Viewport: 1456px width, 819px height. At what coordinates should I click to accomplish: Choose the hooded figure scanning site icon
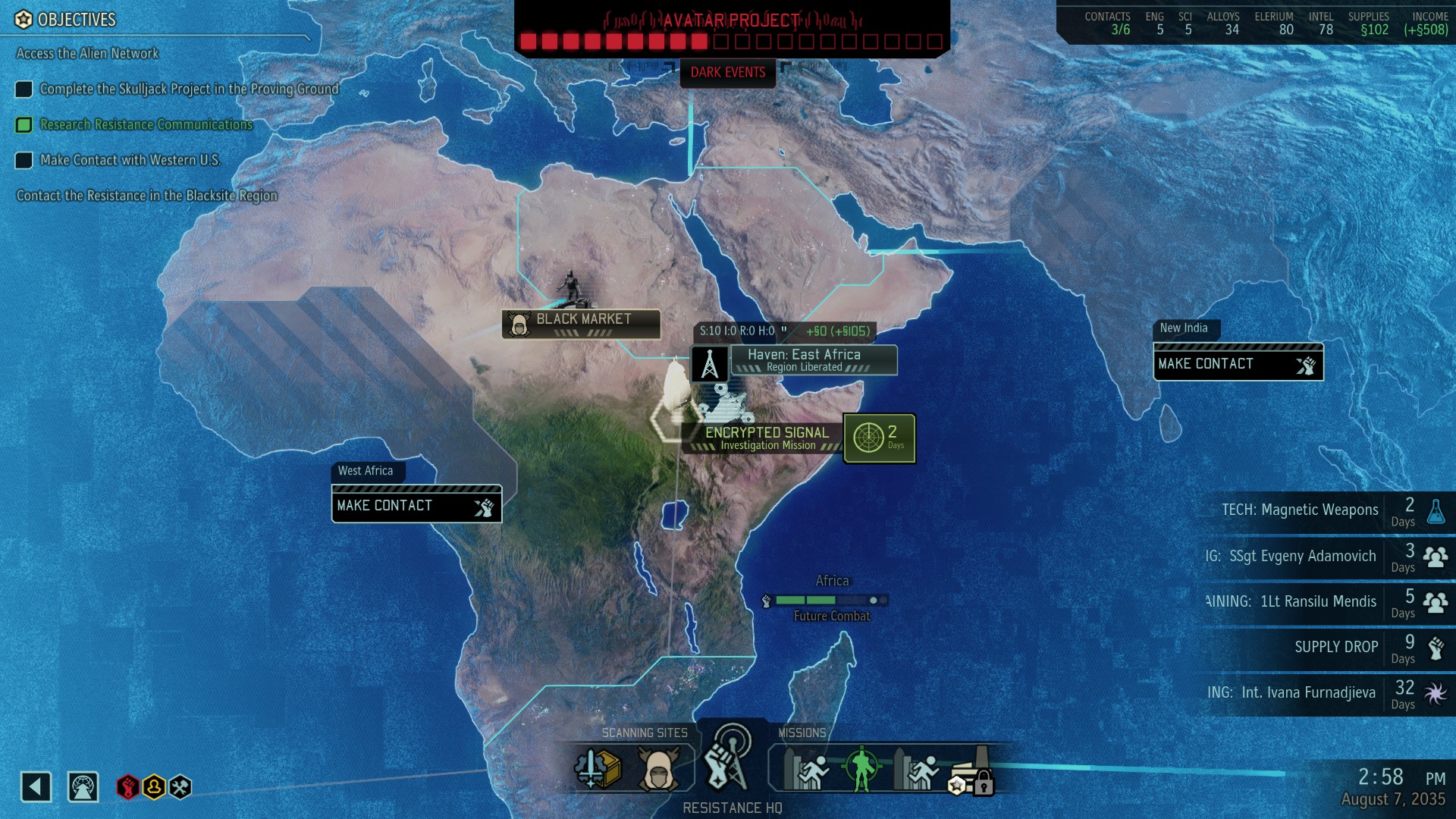(658, 769)
